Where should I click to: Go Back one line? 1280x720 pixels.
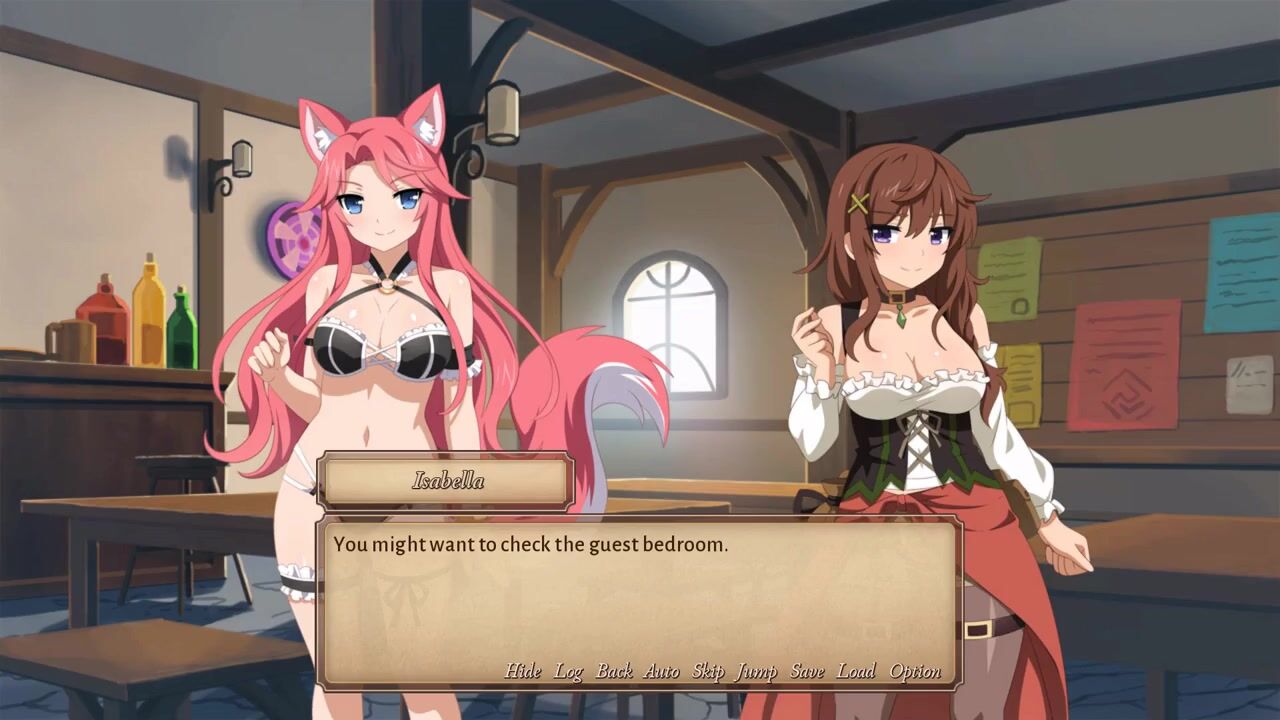click(614, 671)
